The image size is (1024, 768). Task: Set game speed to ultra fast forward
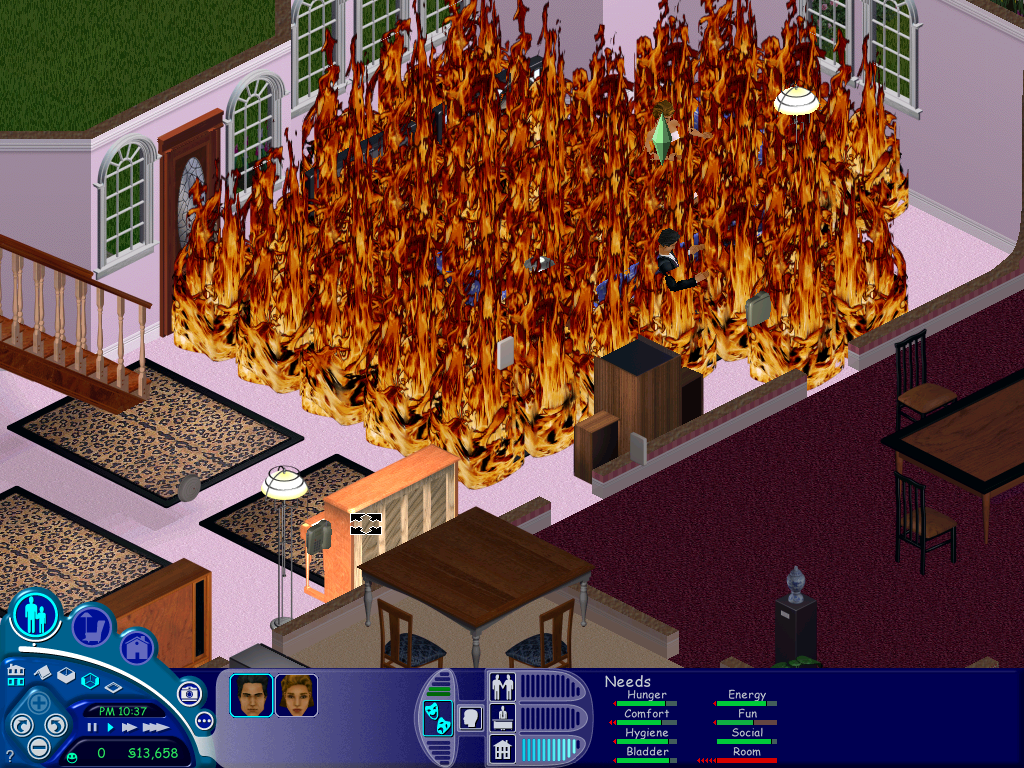[154, 727]
